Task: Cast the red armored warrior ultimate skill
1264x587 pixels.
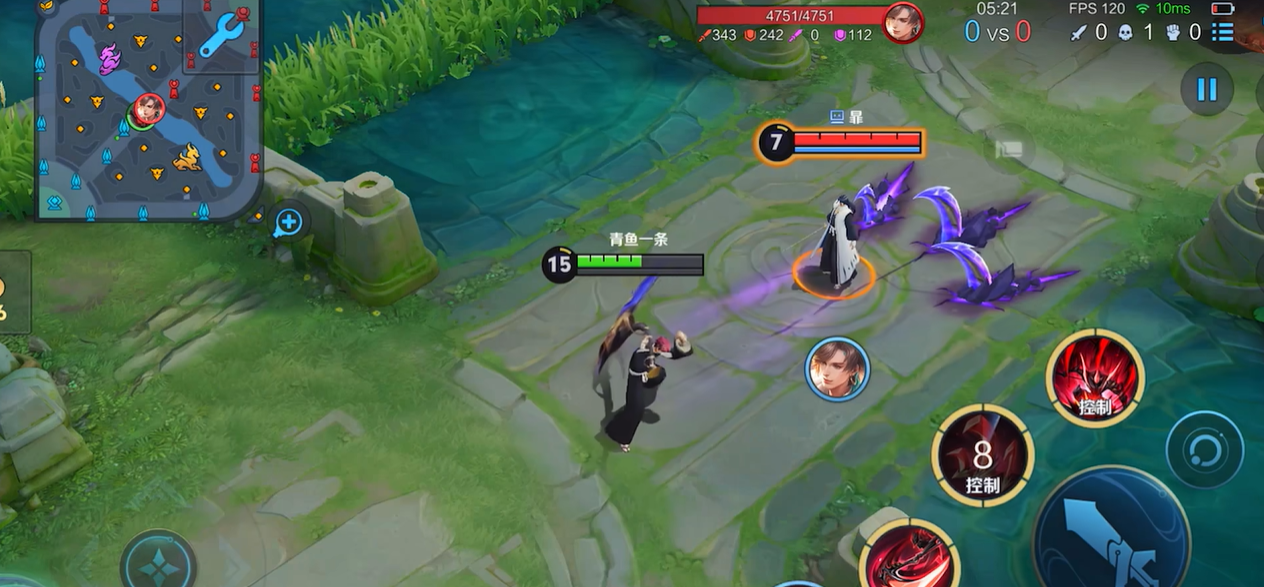Action: (1094, 378)
